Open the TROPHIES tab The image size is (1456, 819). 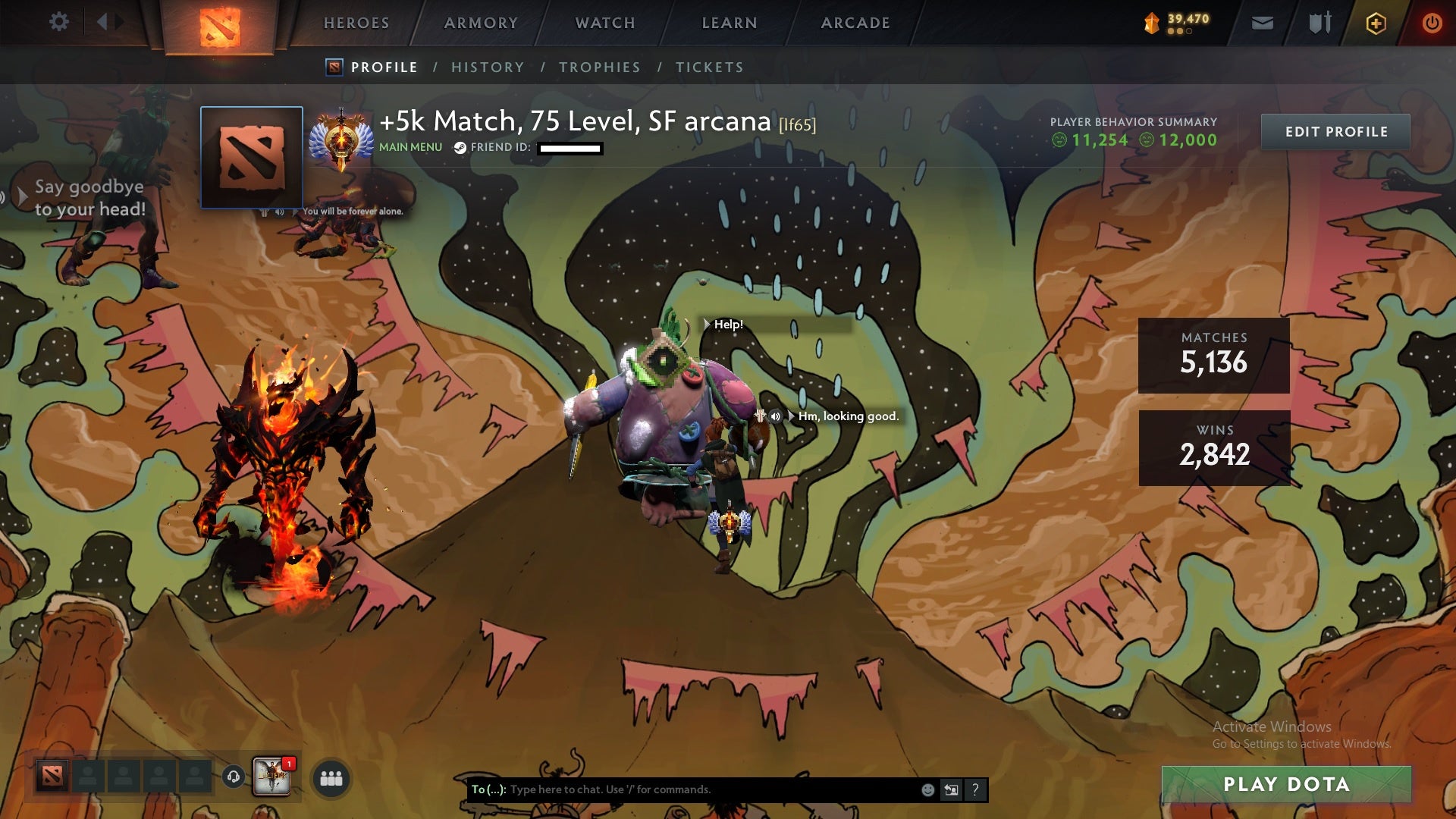click(x=599, y=67)
